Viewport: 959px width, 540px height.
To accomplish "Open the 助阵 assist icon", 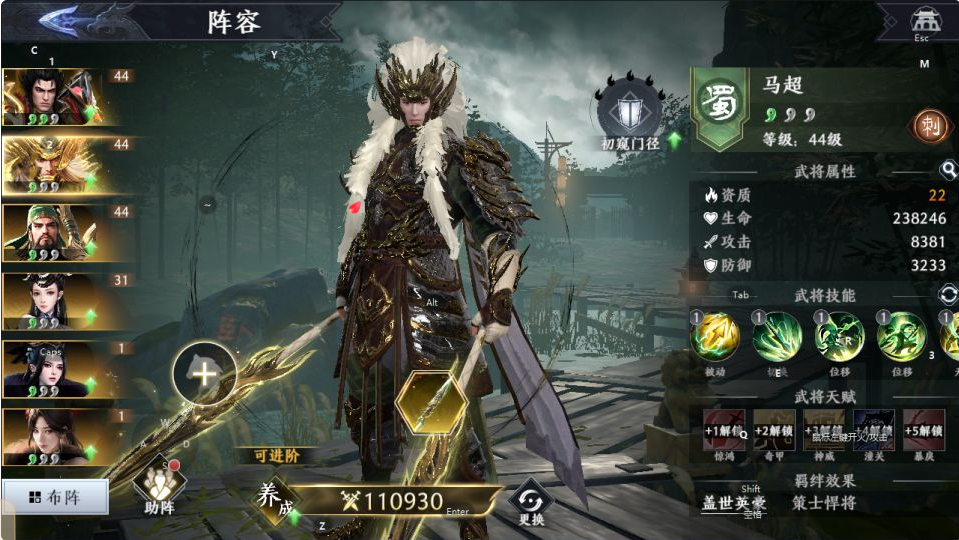I will click(x=160, y=486).
